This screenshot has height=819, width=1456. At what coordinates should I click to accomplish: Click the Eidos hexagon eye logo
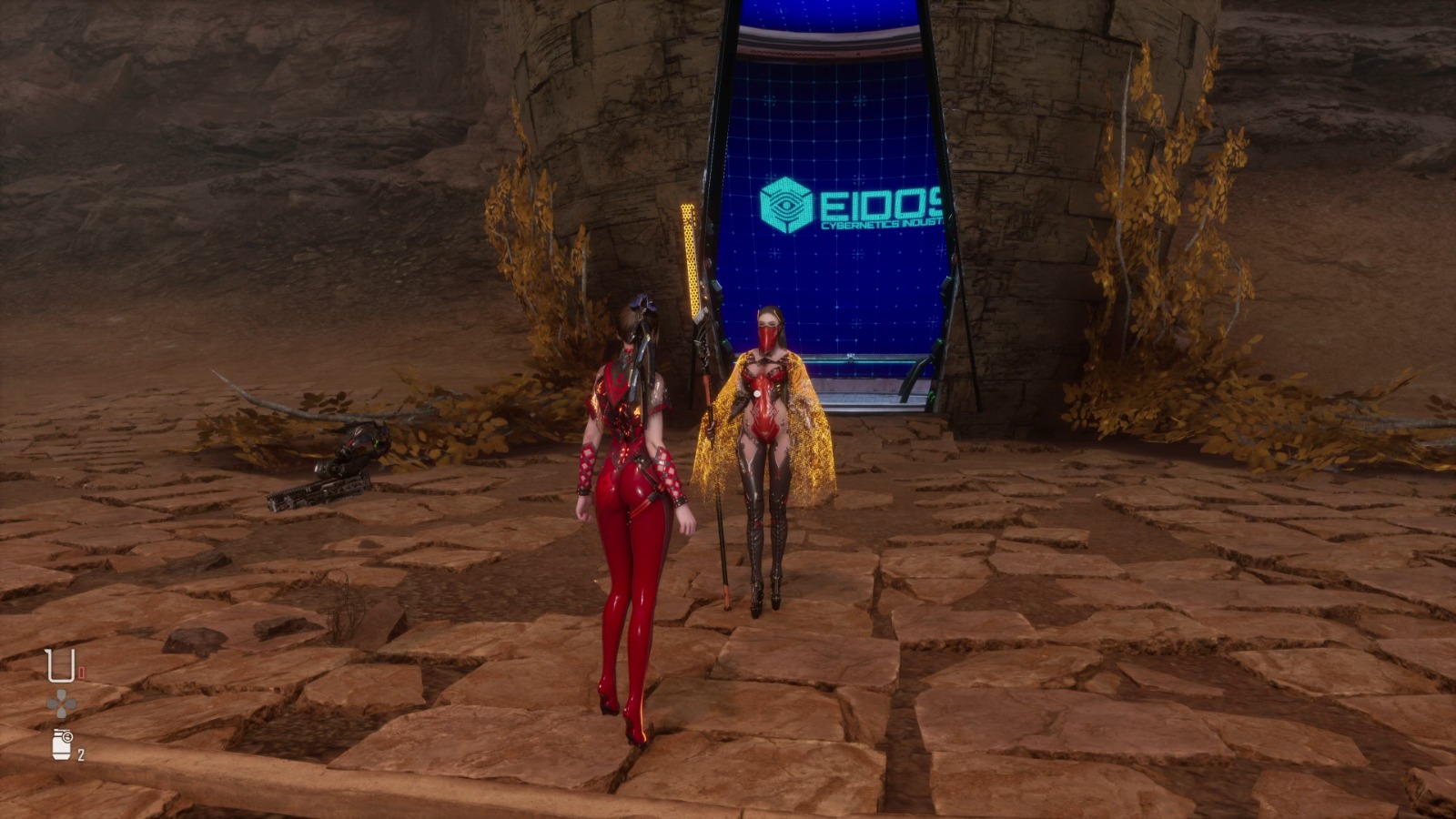coord(784,204)
